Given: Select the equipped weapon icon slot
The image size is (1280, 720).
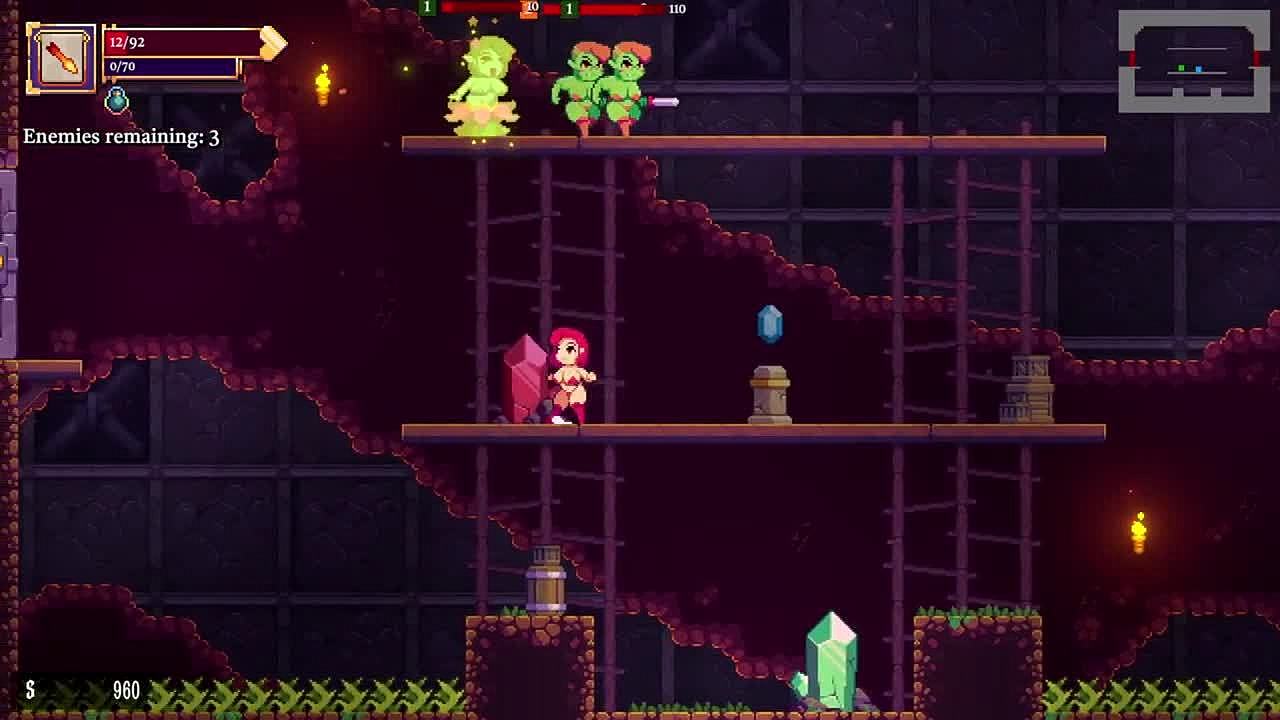Looking at the screenshot, I should [61, 58].
